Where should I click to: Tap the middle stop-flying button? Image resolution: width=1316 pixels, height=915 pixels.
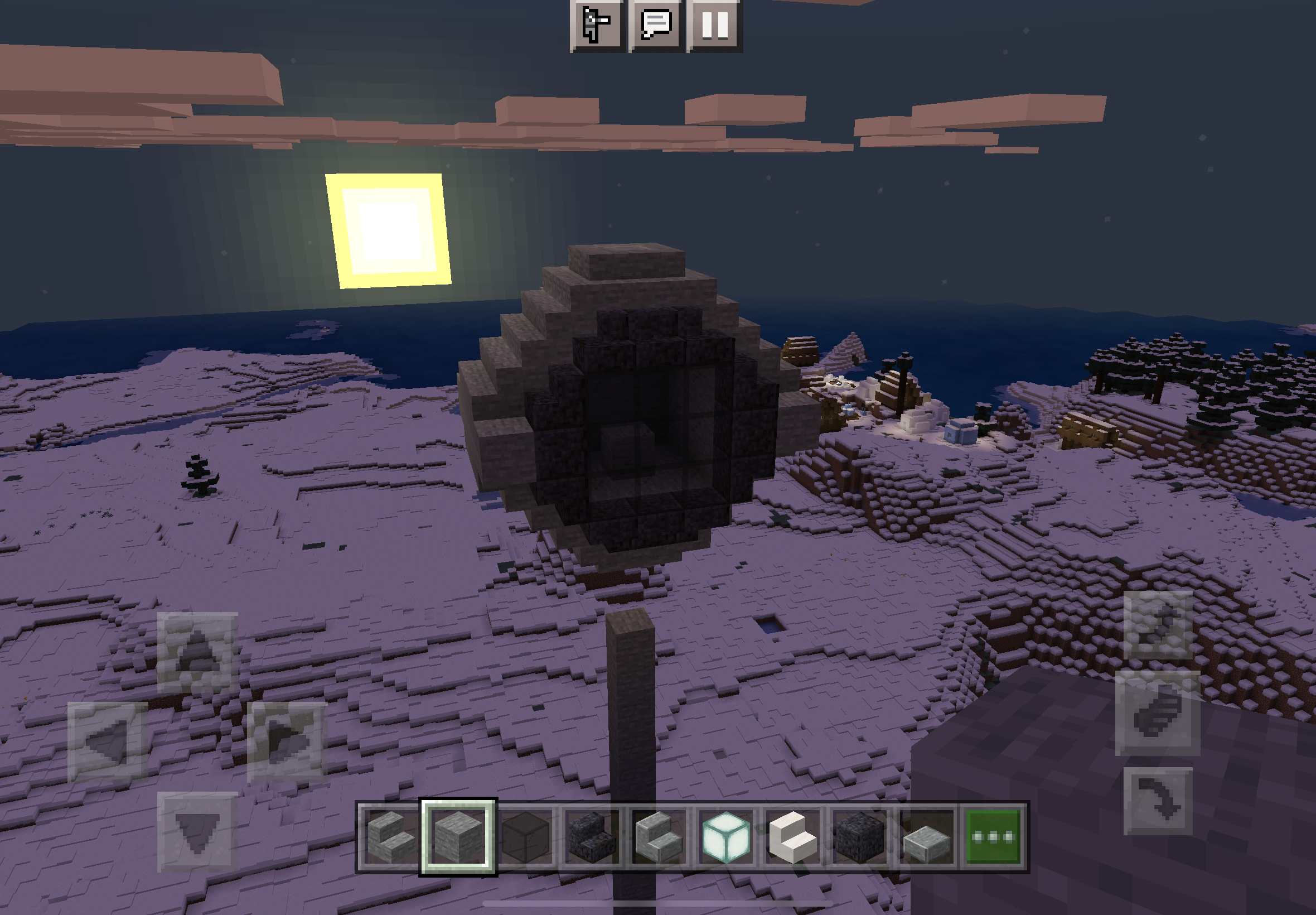pos(1158,713)
